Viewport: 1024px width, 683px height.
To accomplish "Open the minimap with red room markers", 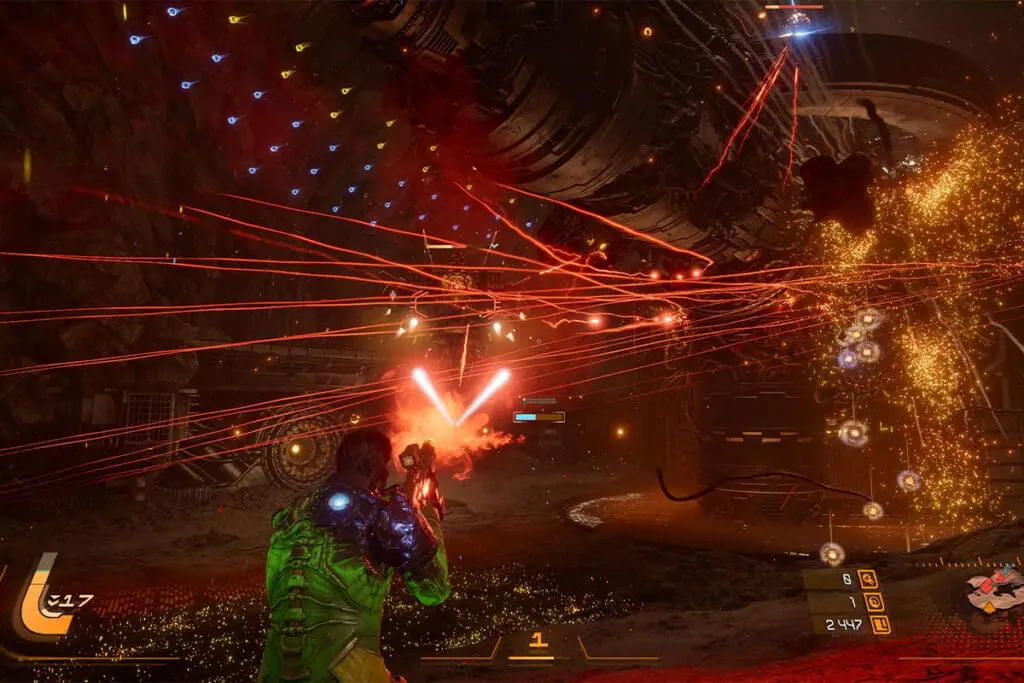I will click(996, 590).
